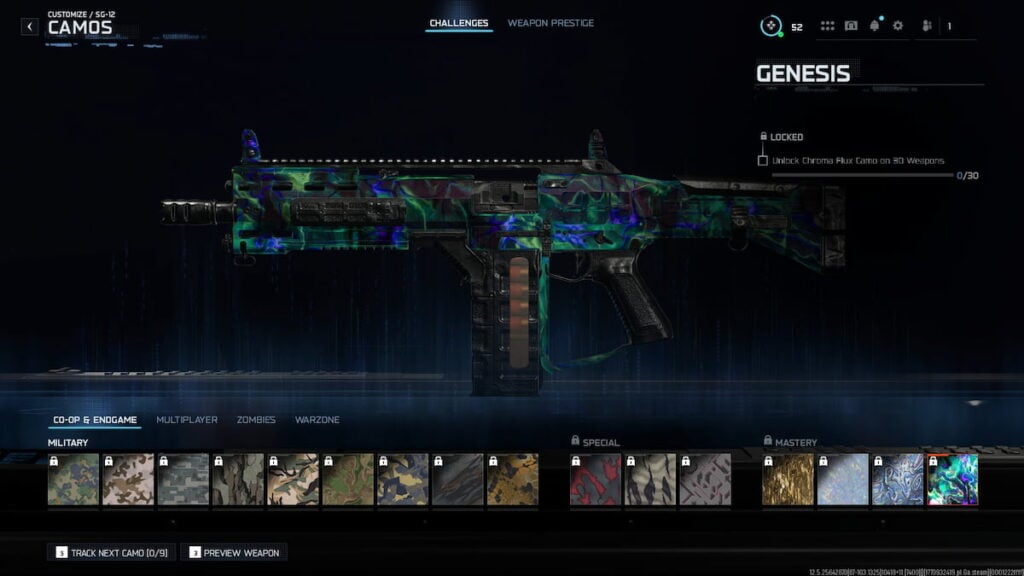
Task: Select the Challenges tab
Action: [x=459, y=23]
